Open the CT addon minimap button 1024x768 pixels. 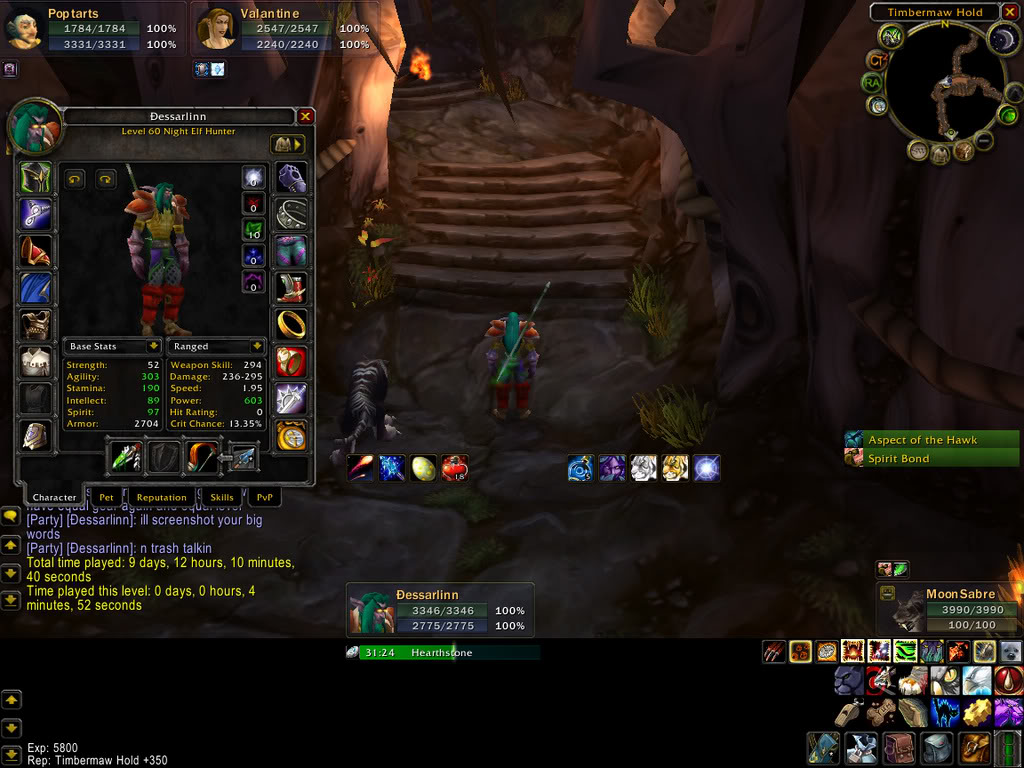point(877,60)
